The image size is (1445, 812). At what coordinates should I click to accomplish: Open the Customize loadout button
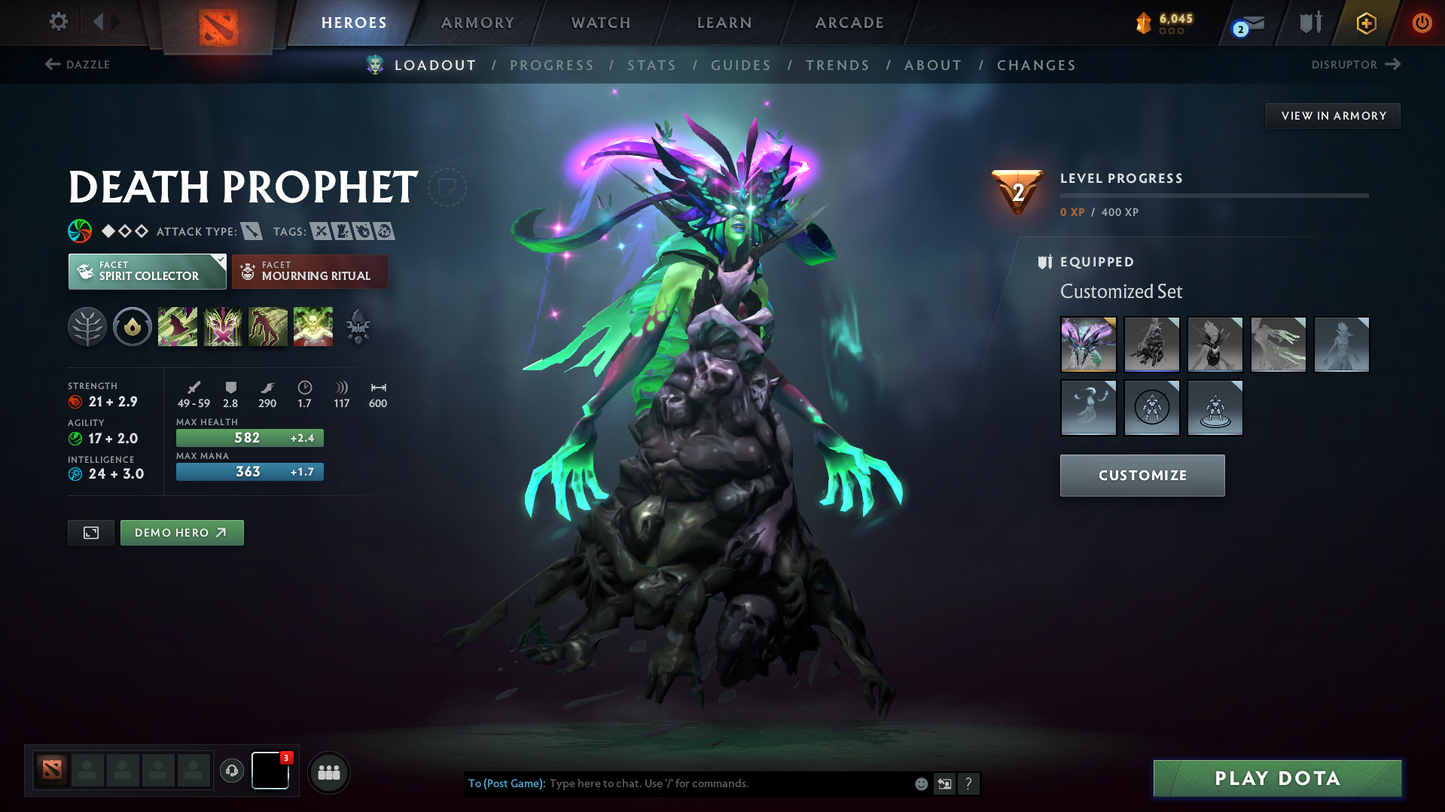click(x=1142, y=475)
